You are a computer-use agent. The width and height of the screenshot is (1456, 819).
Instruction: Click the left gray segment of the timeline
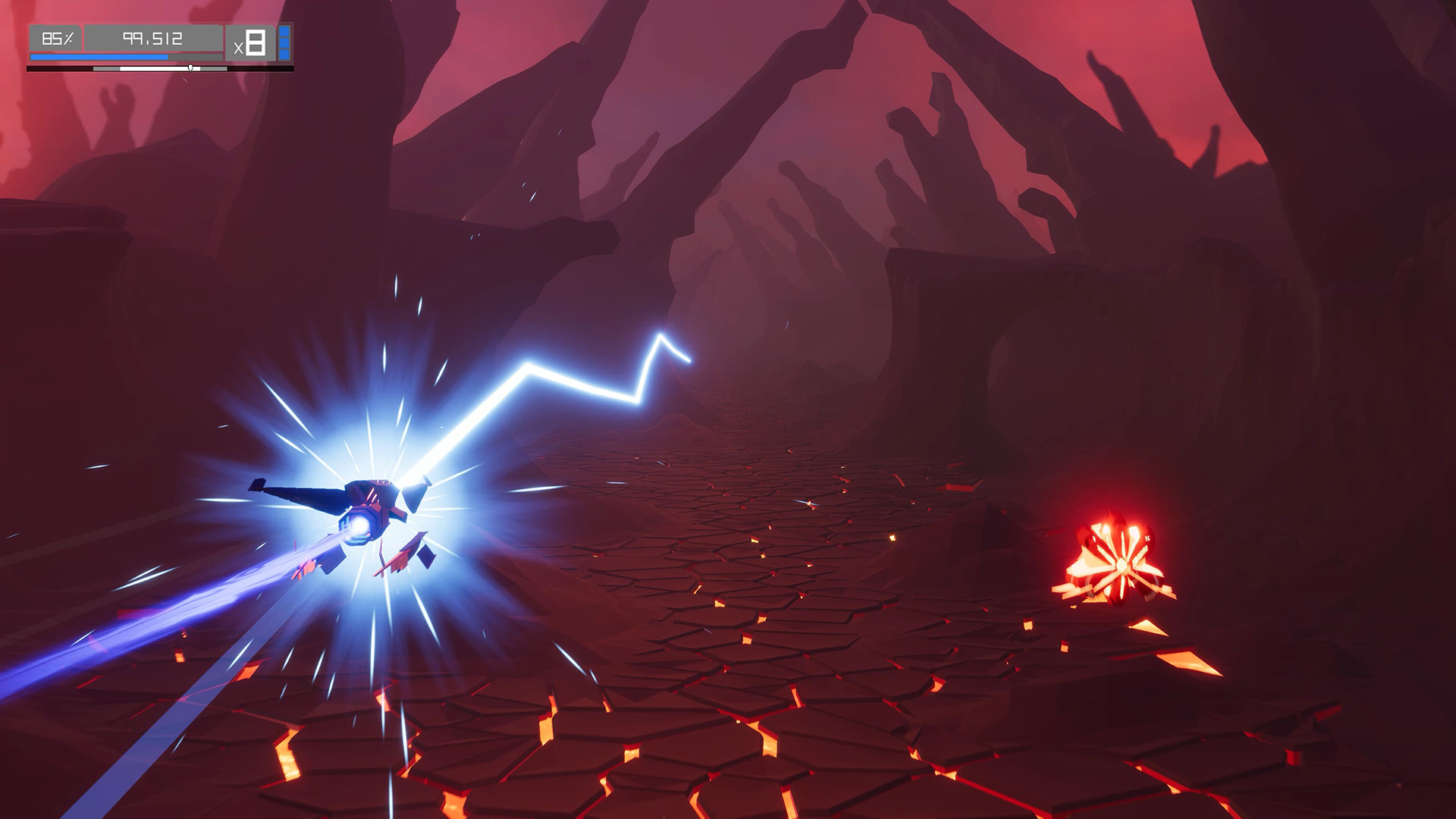pyautogui.click(x=106, y=68)
